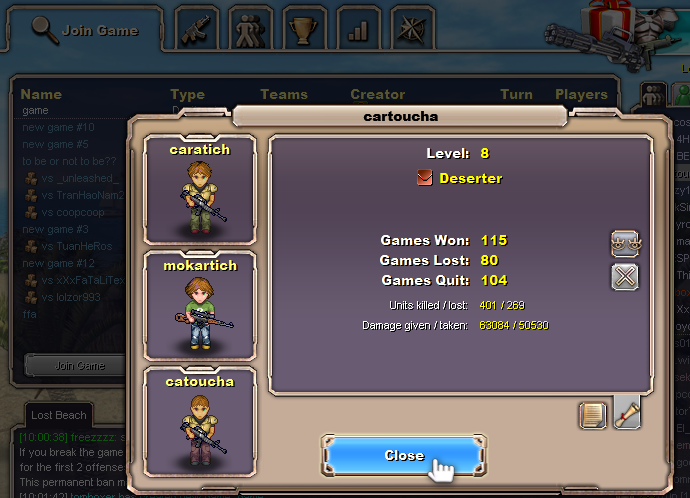The width and height of the screenshot is (690, 498).
Task: Click the Join Game button below list
Action: pyautogui.click(x=78, y=366)
